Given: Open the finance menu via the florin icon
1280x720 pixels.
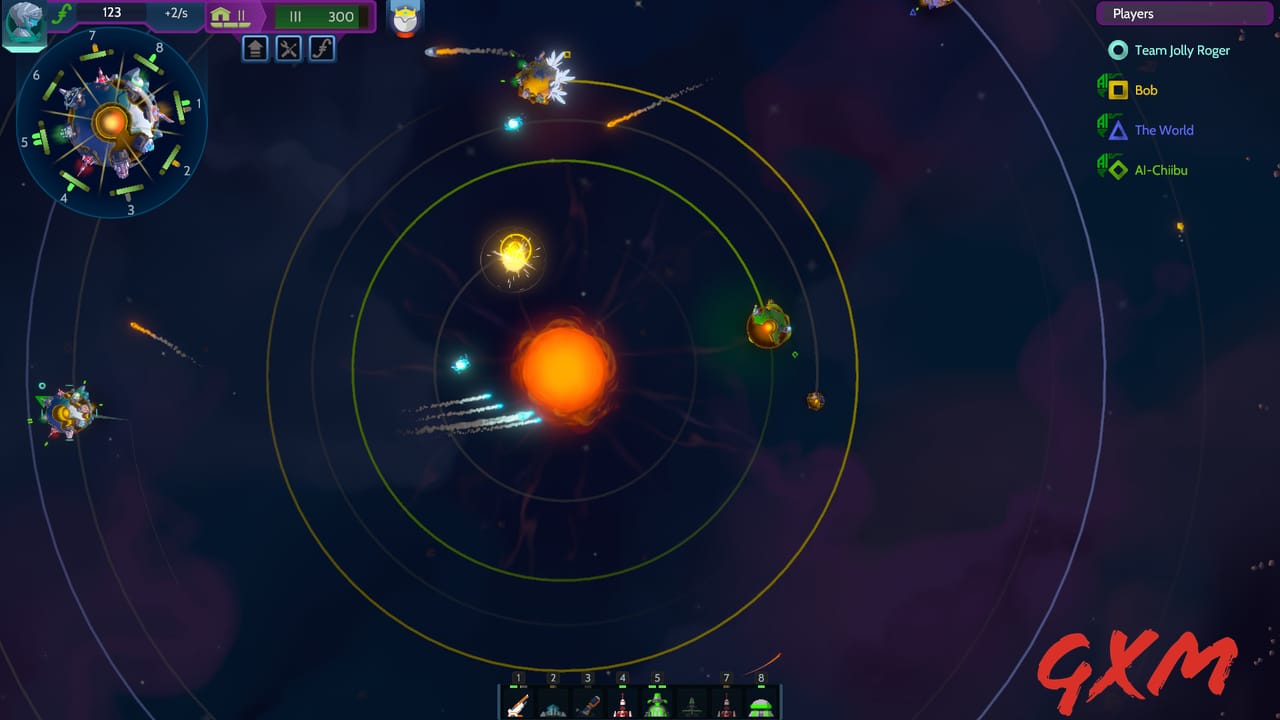Looking at the screenshot, I should pos(321,48).
